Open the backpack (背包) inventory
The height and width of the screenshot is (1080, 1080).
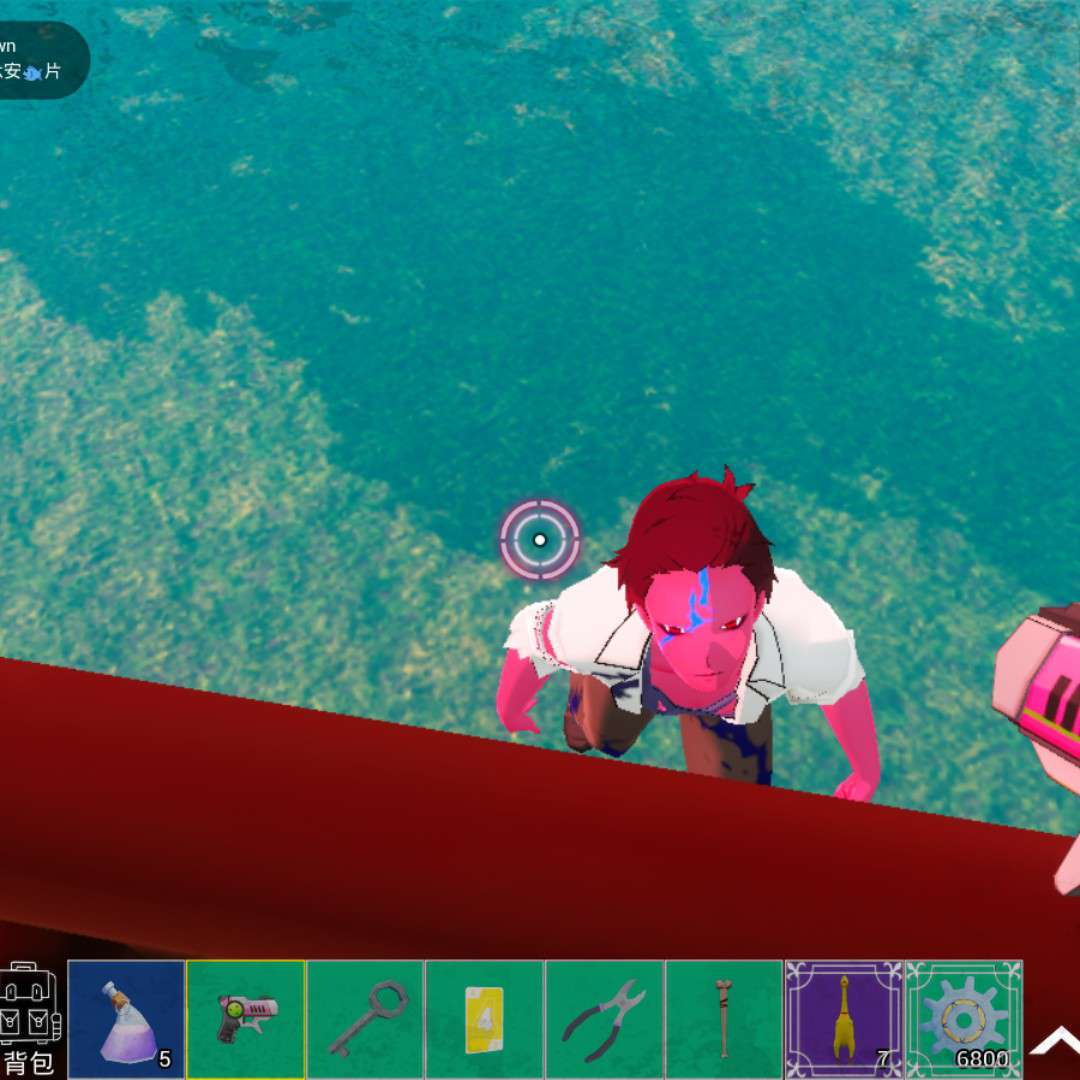pyautogui.click(x=30, y=1018)
